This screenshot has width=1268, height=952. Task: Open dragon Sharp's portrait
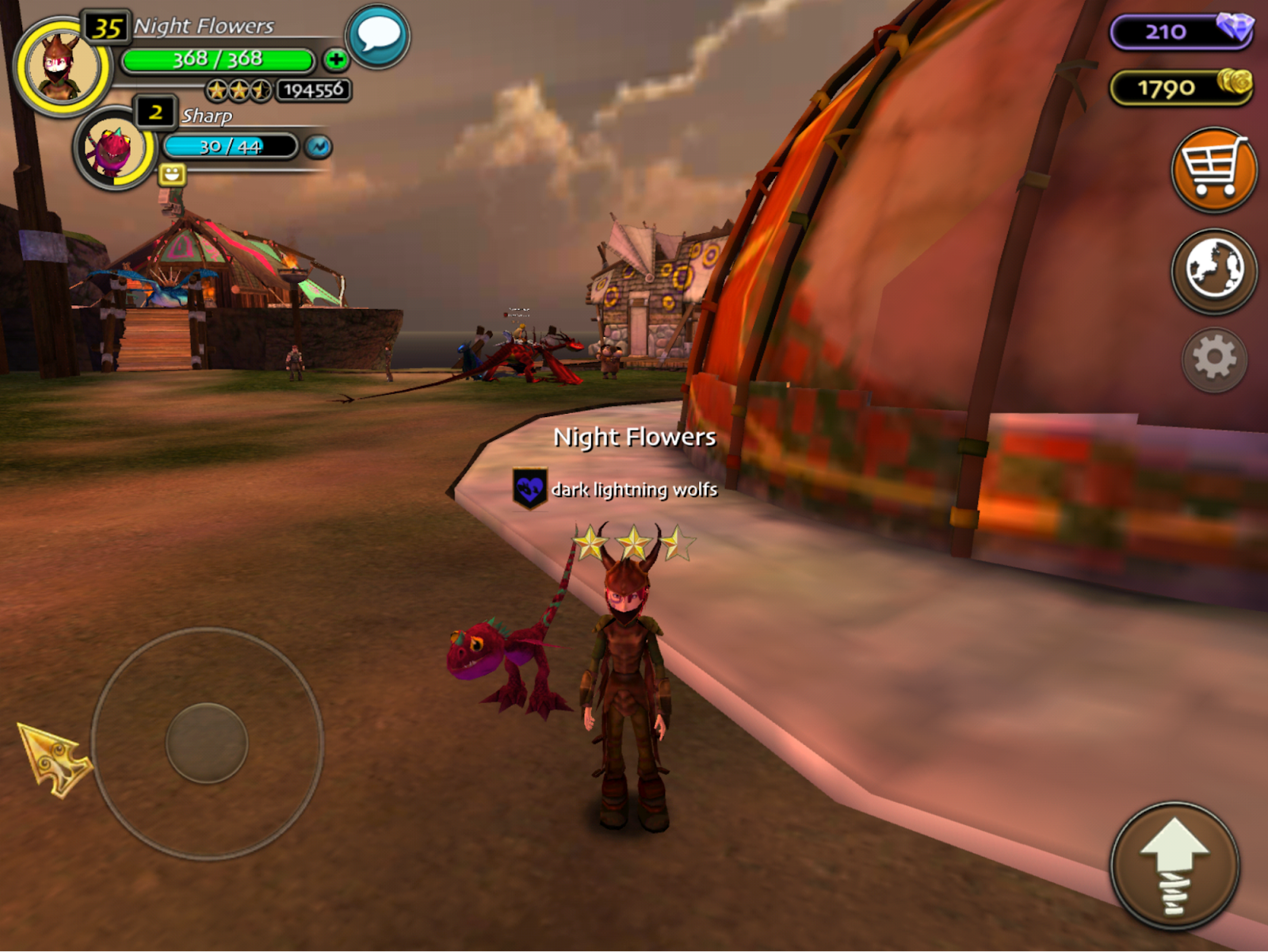tap(114, 148)
